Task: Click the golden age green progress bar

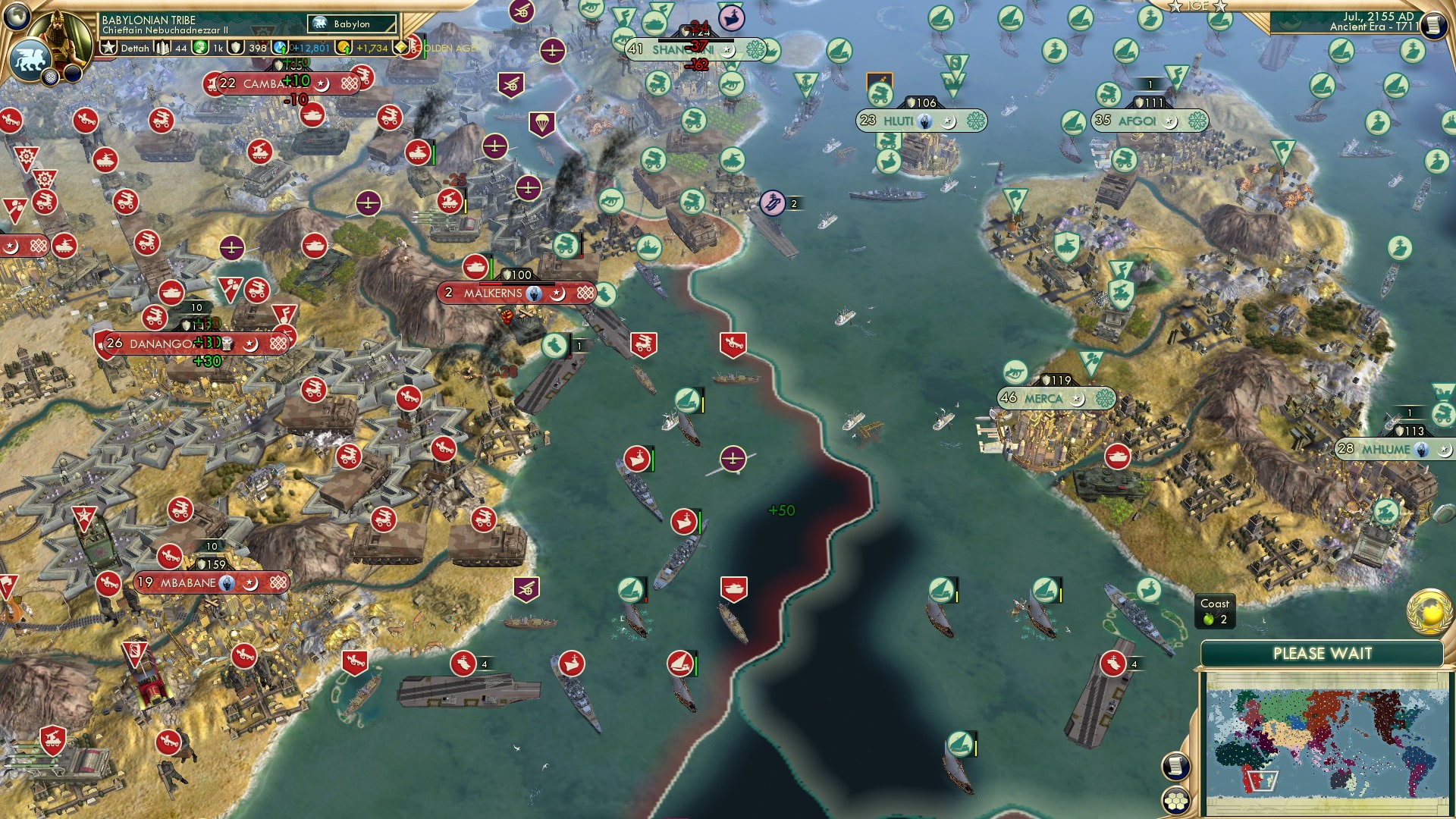Action: [425, 48]
